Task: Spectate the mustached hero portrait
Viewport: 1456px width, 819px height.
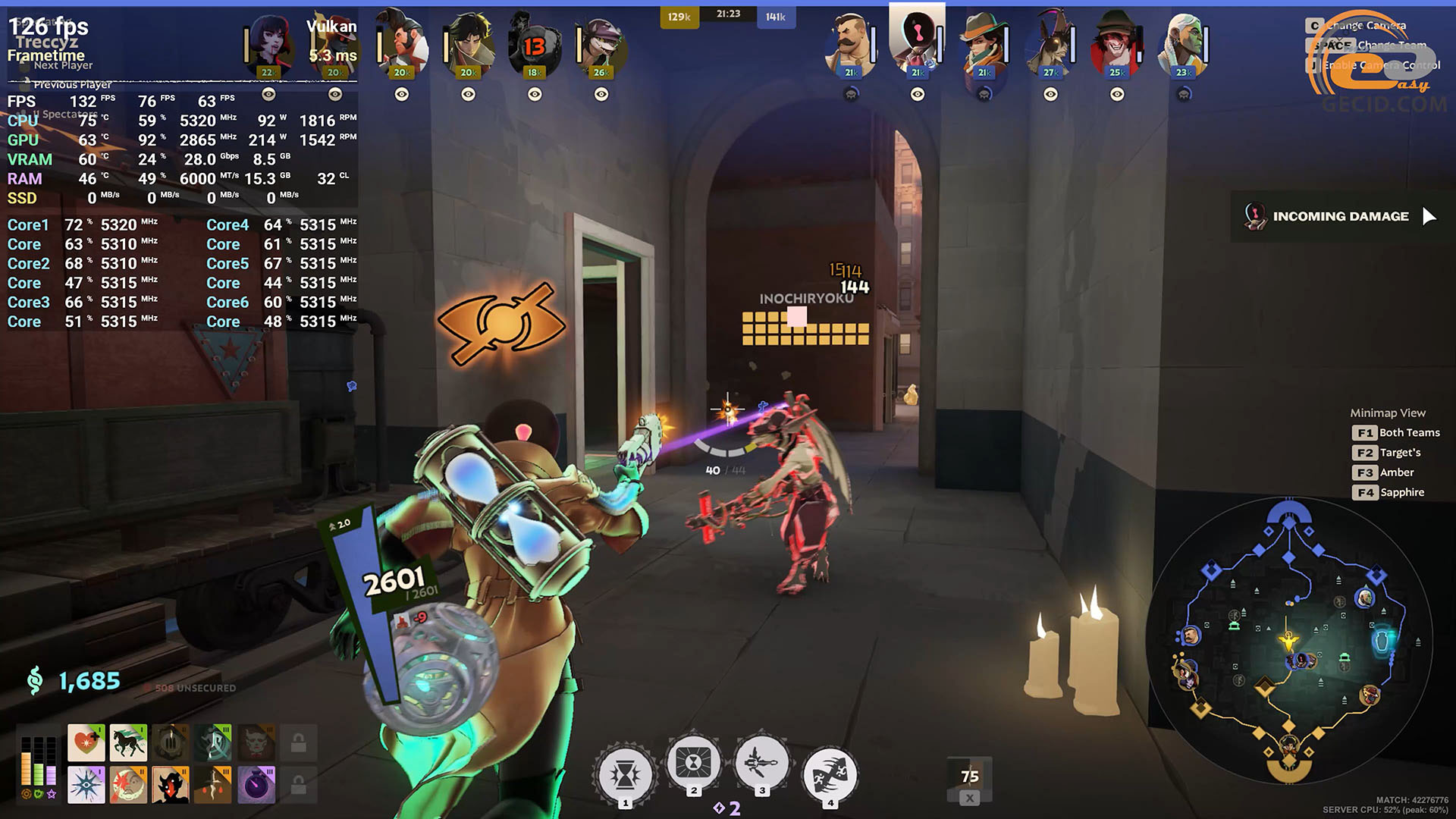Action: coord(851,45)
